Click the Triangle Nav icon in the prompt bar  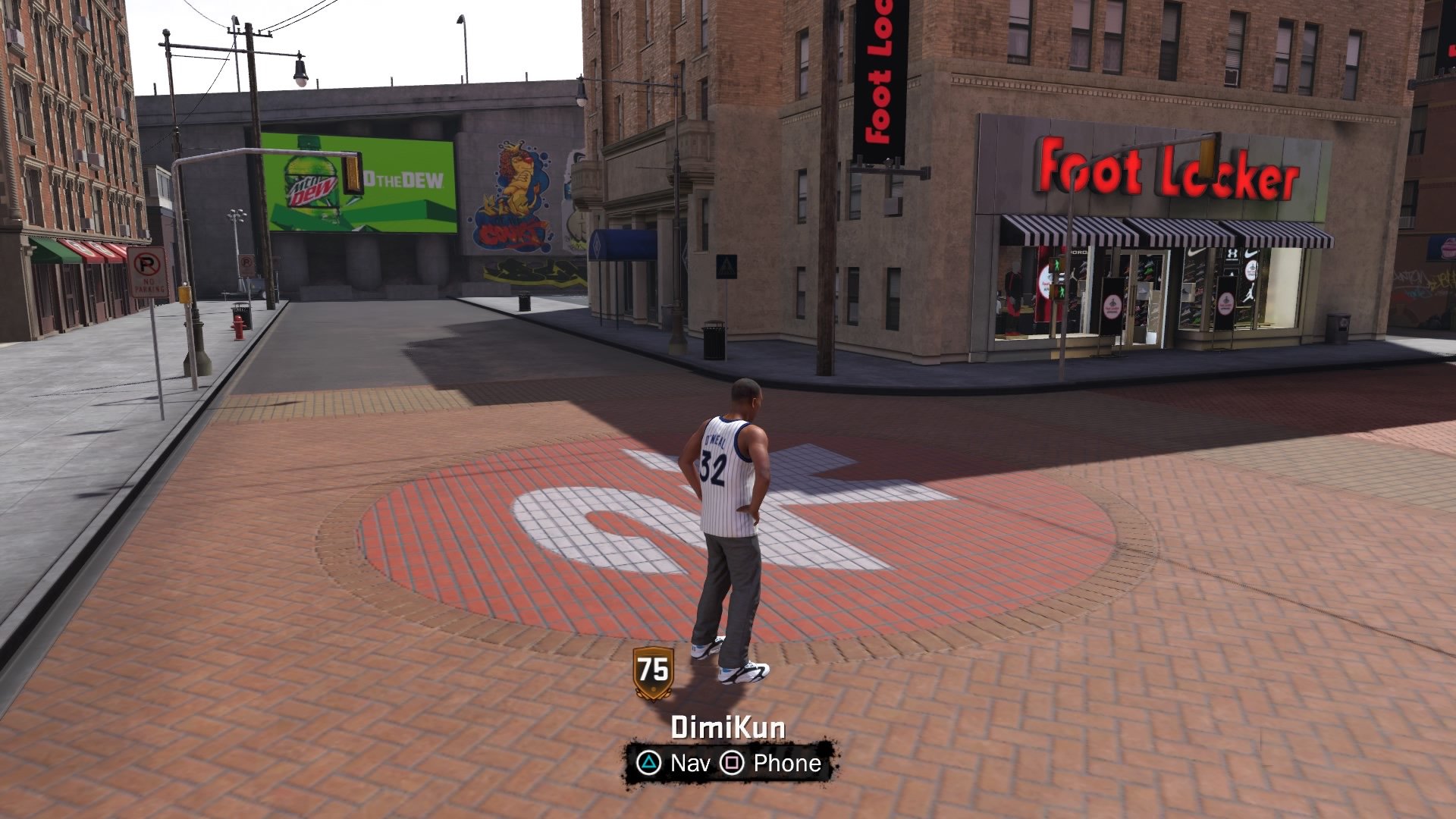tap(648, 764)
